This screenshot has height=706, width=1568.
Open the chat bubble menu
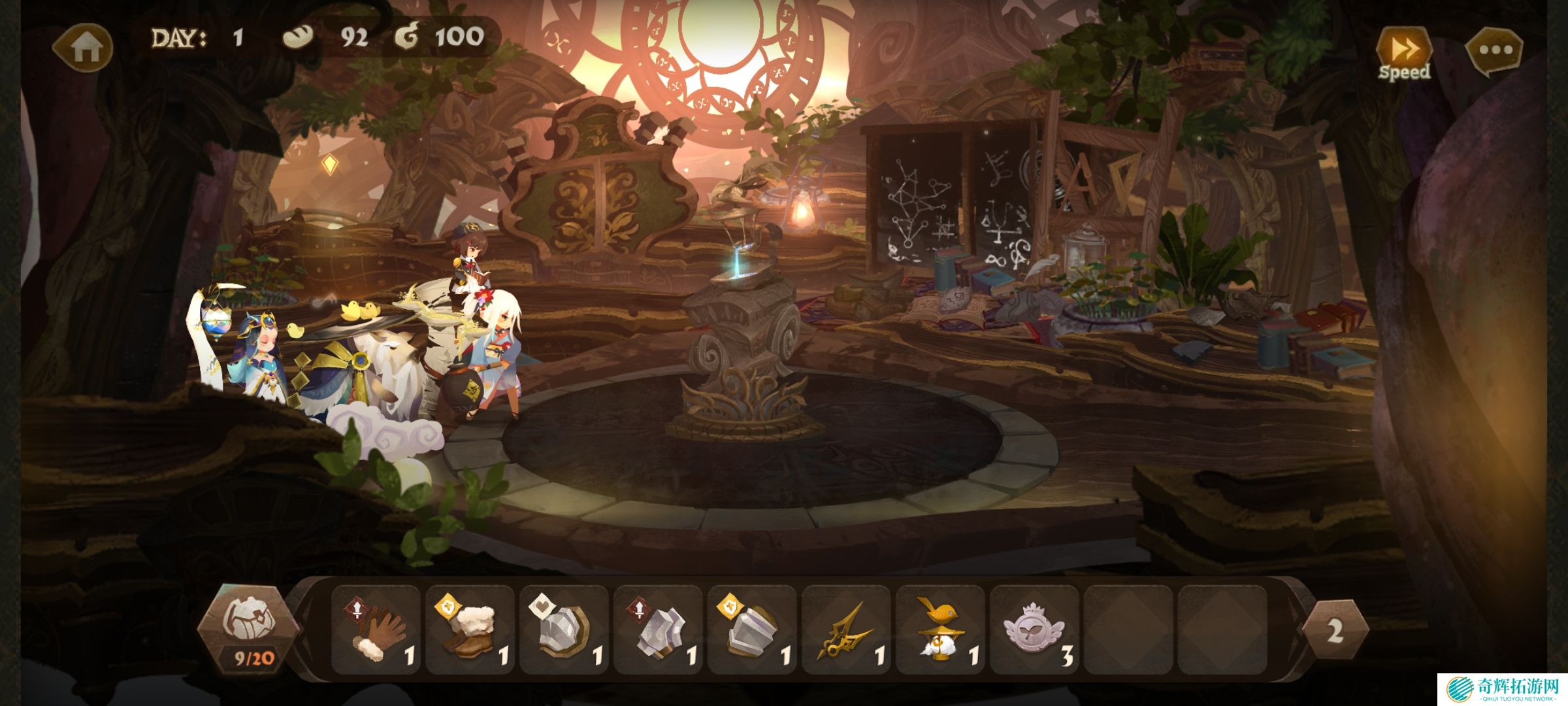[x=1495, y=50]
